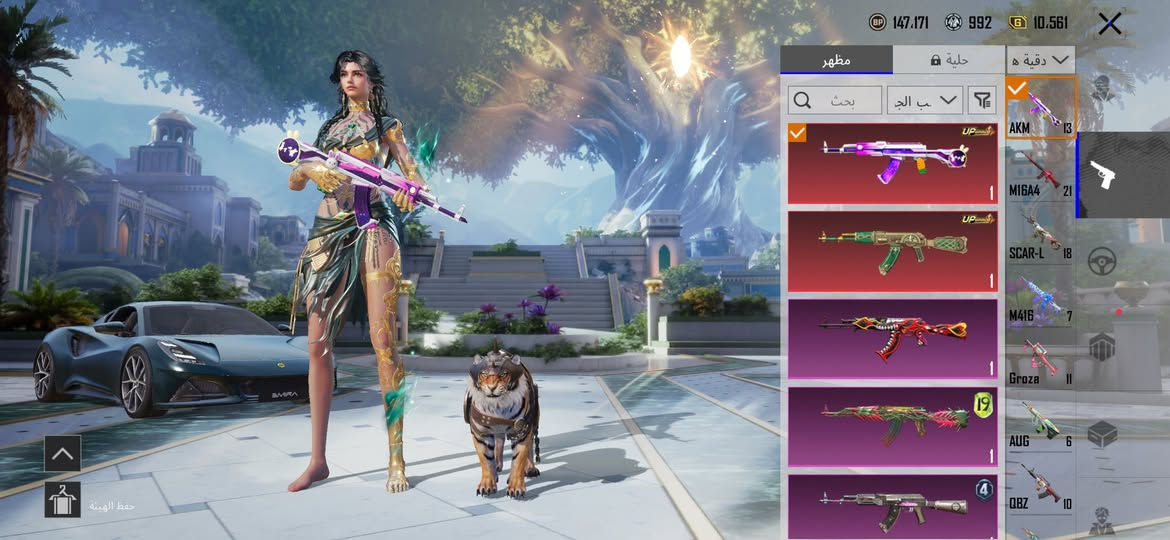Open the weapon type dropdown above AKM
Image resolution: width=1170 pixels, height=540 pixels.
coord(1040,60)
